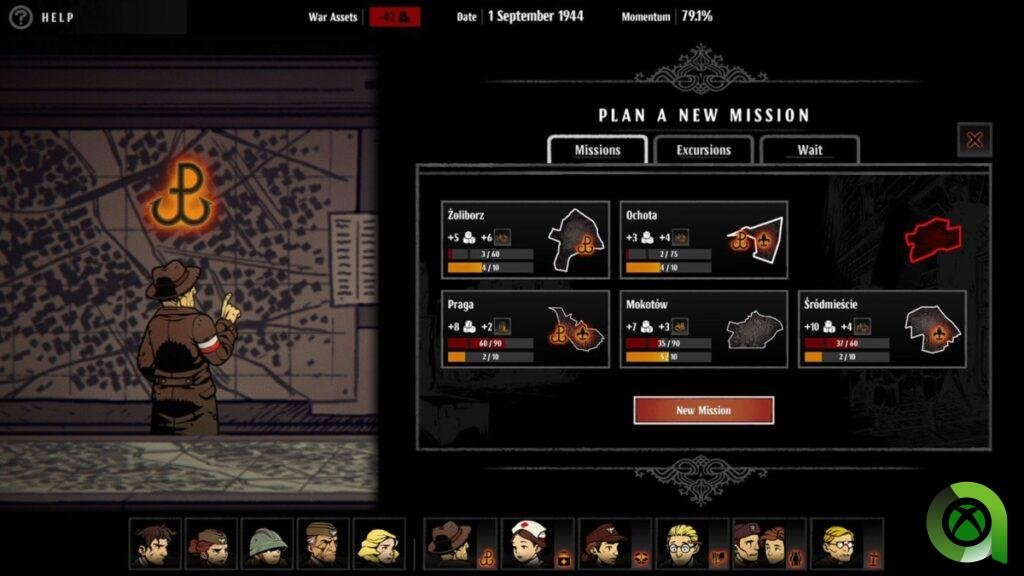Switch to the Missions tab
The width and height of the screenshot is (1024, 576).
point(597,150)
